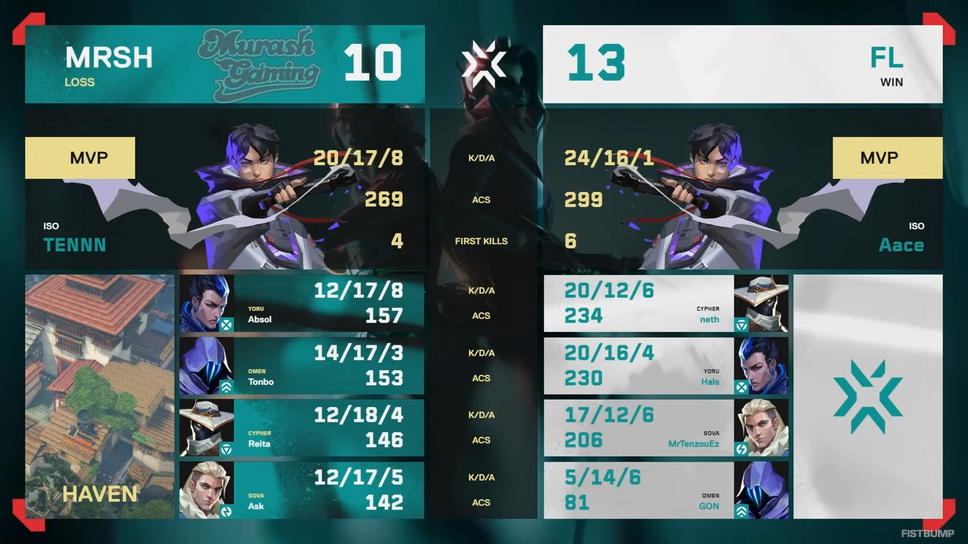Image resolution: width=968 pixels, height=544 pixels.
Task: Choose MrTenzouEz's Sova scoreboard row
Action: (x=665, y=427)
